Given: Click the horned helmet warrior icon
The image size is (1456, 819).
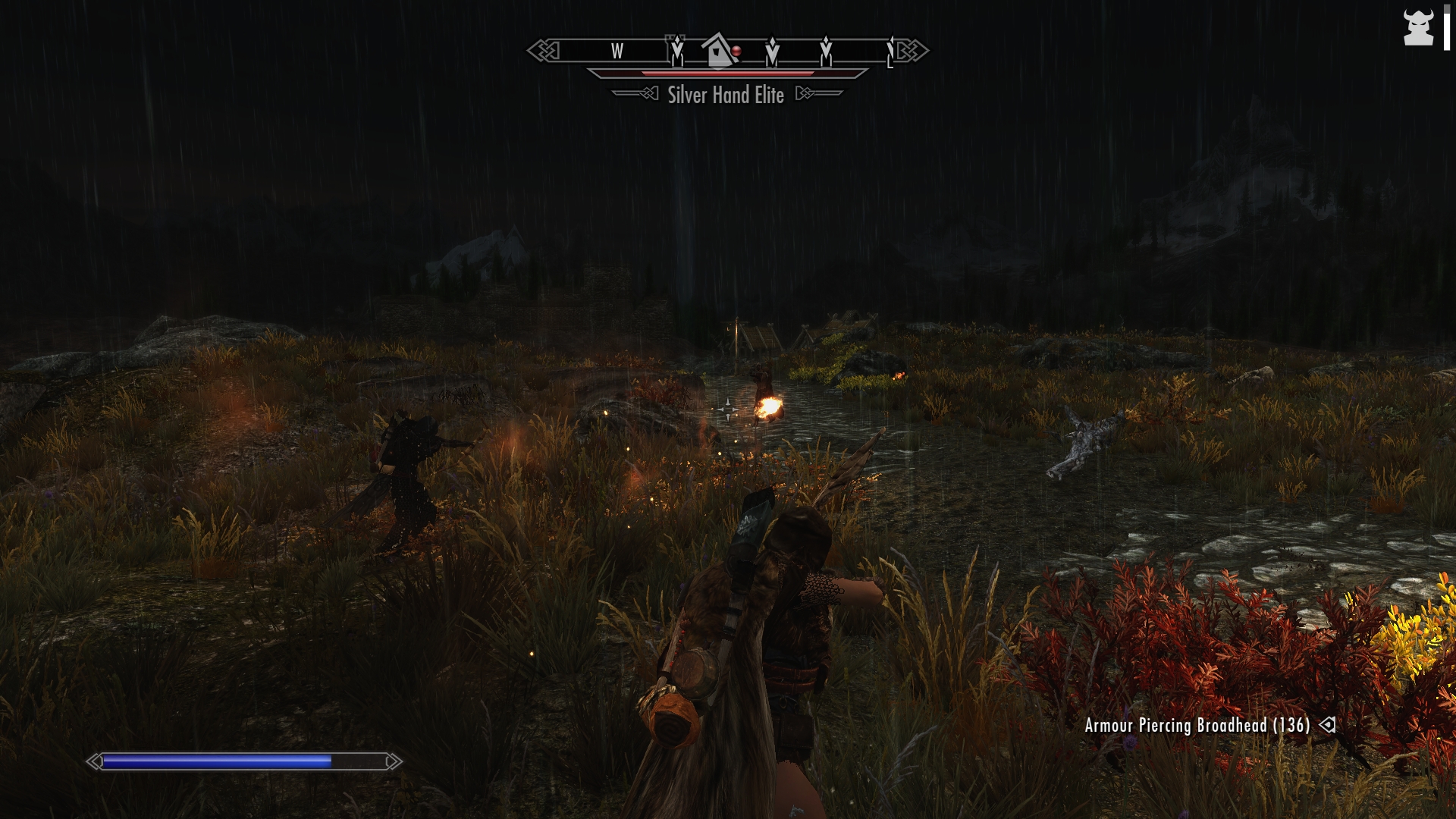Looking at the screenshot, I should tap(1418, 28).
